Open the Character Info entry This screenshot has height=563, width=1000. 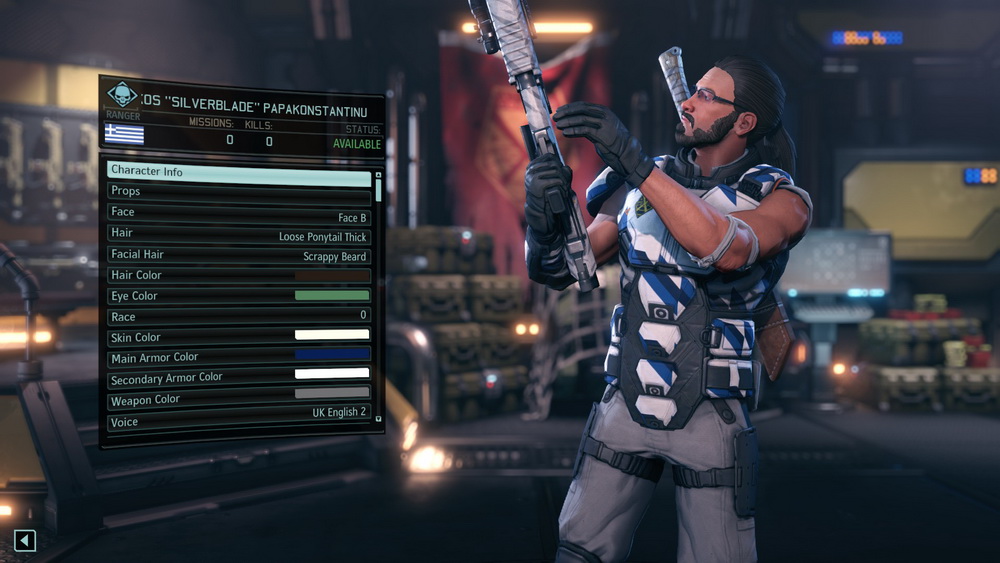click(x=239, y=171)
